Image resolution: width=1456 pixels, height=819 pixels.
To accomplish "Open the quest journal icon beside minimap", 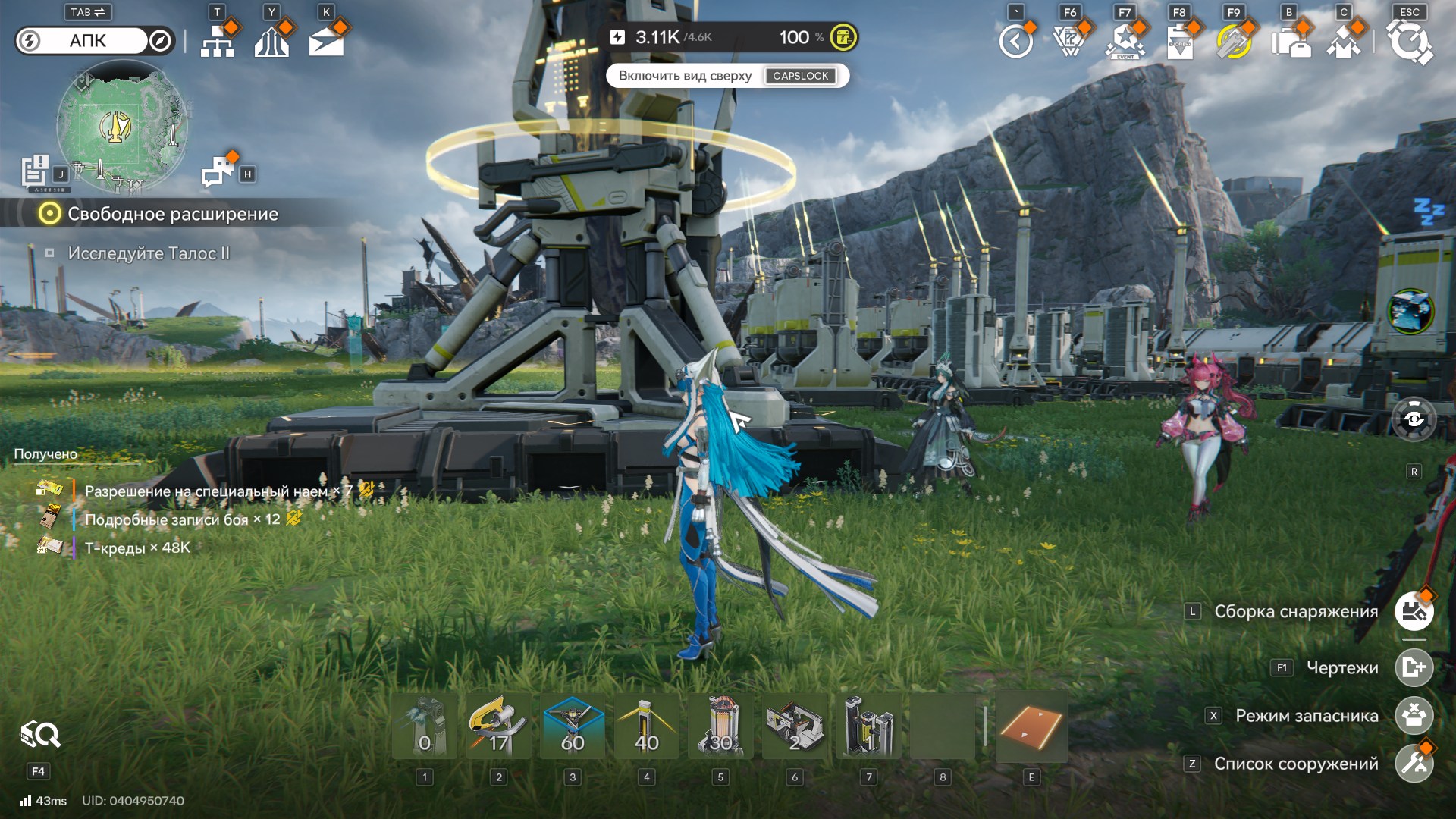I will pyautogui.click(x=35, y=171).
